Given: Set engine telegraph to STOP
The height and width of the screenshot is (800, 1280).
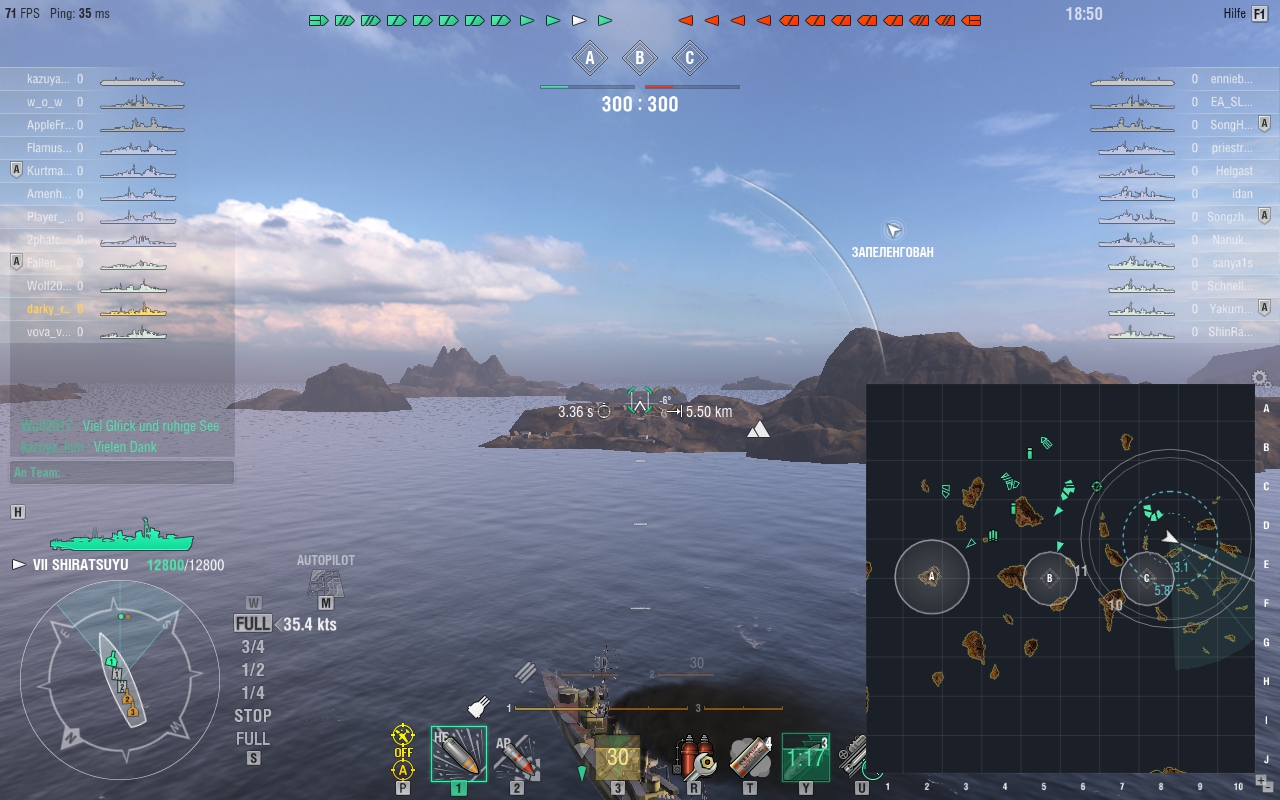Looking at the screenshot, I should pyautogui.click(x=253, y=716).
